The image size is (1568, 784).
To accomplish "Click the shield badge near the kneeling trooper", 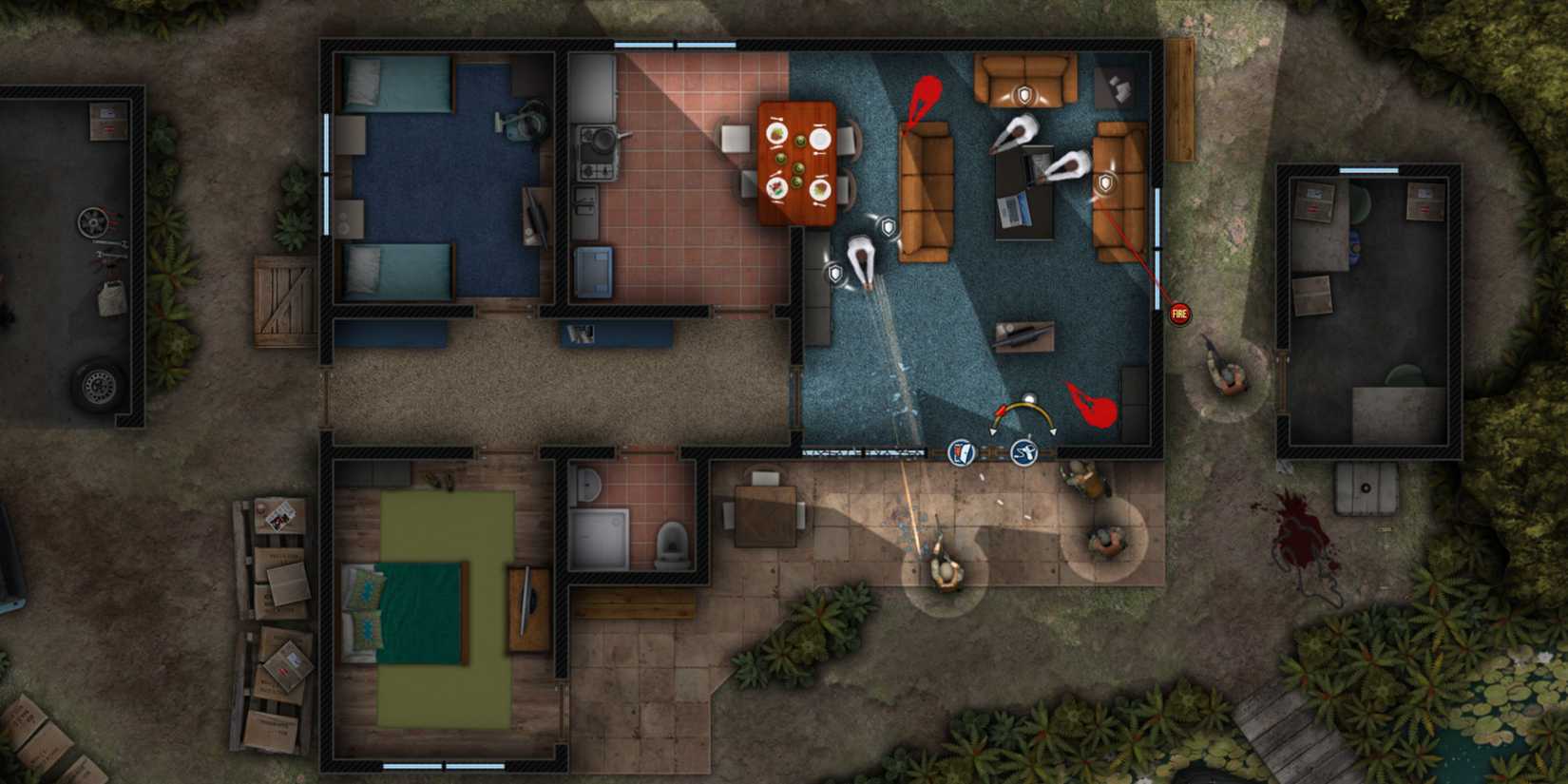I will pyautogui.click(x=887, y=228).
